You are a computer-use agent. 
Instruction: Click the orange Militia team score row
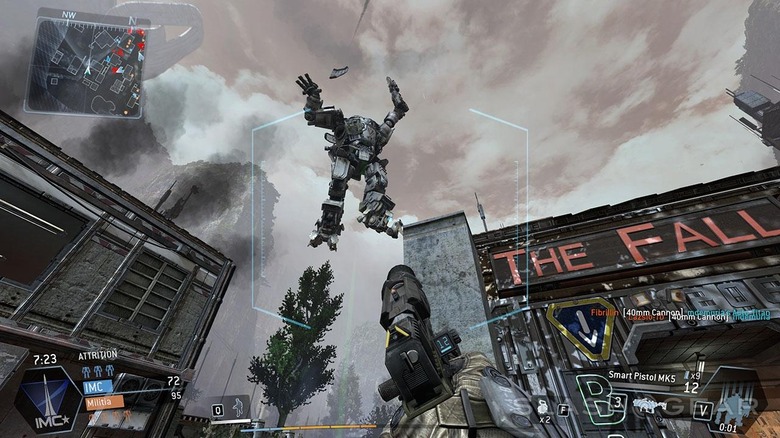(x=105, y=401)
